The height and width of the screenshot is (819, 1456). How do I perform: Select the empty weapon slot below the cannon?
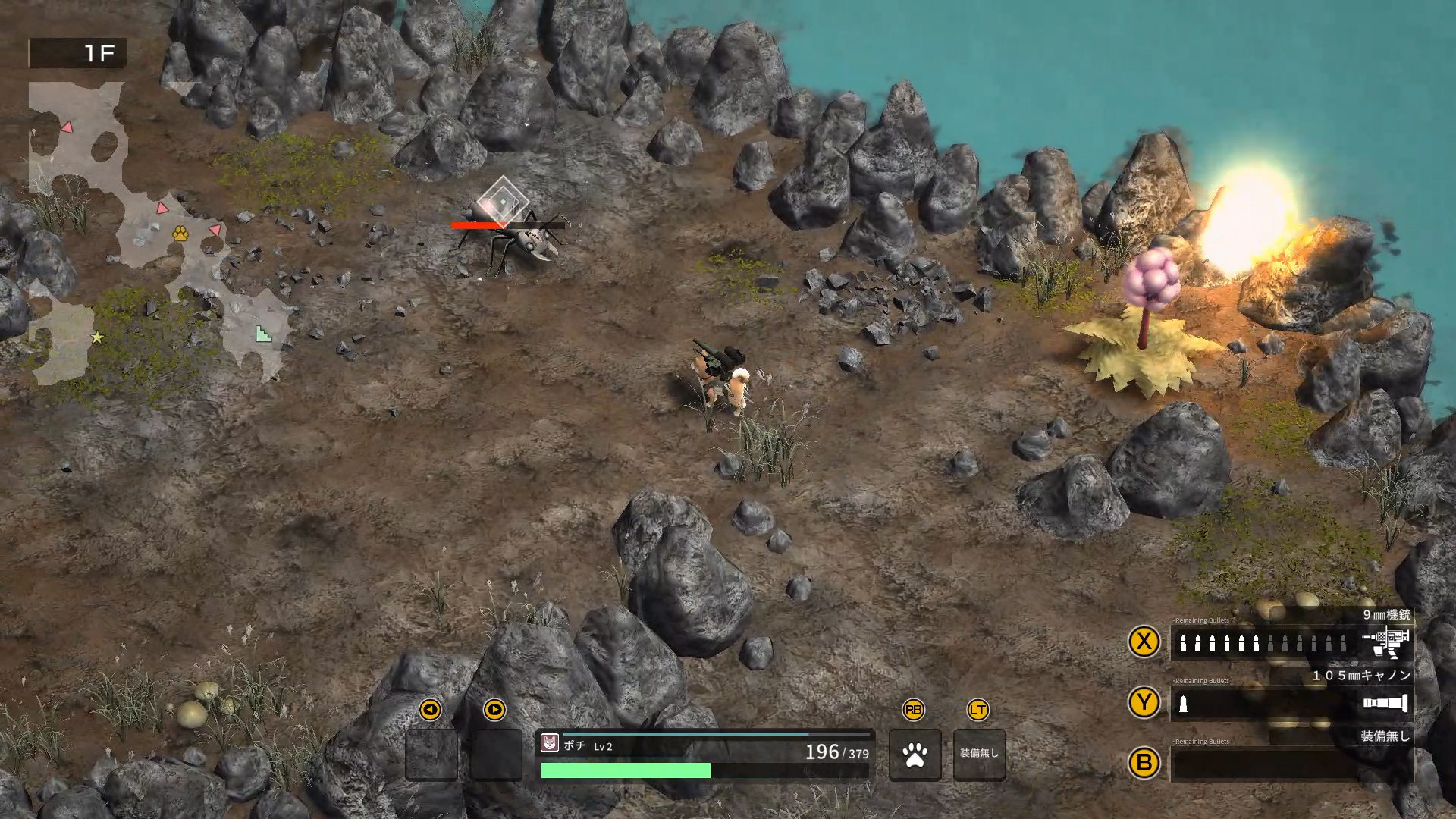pos(1291,764)
